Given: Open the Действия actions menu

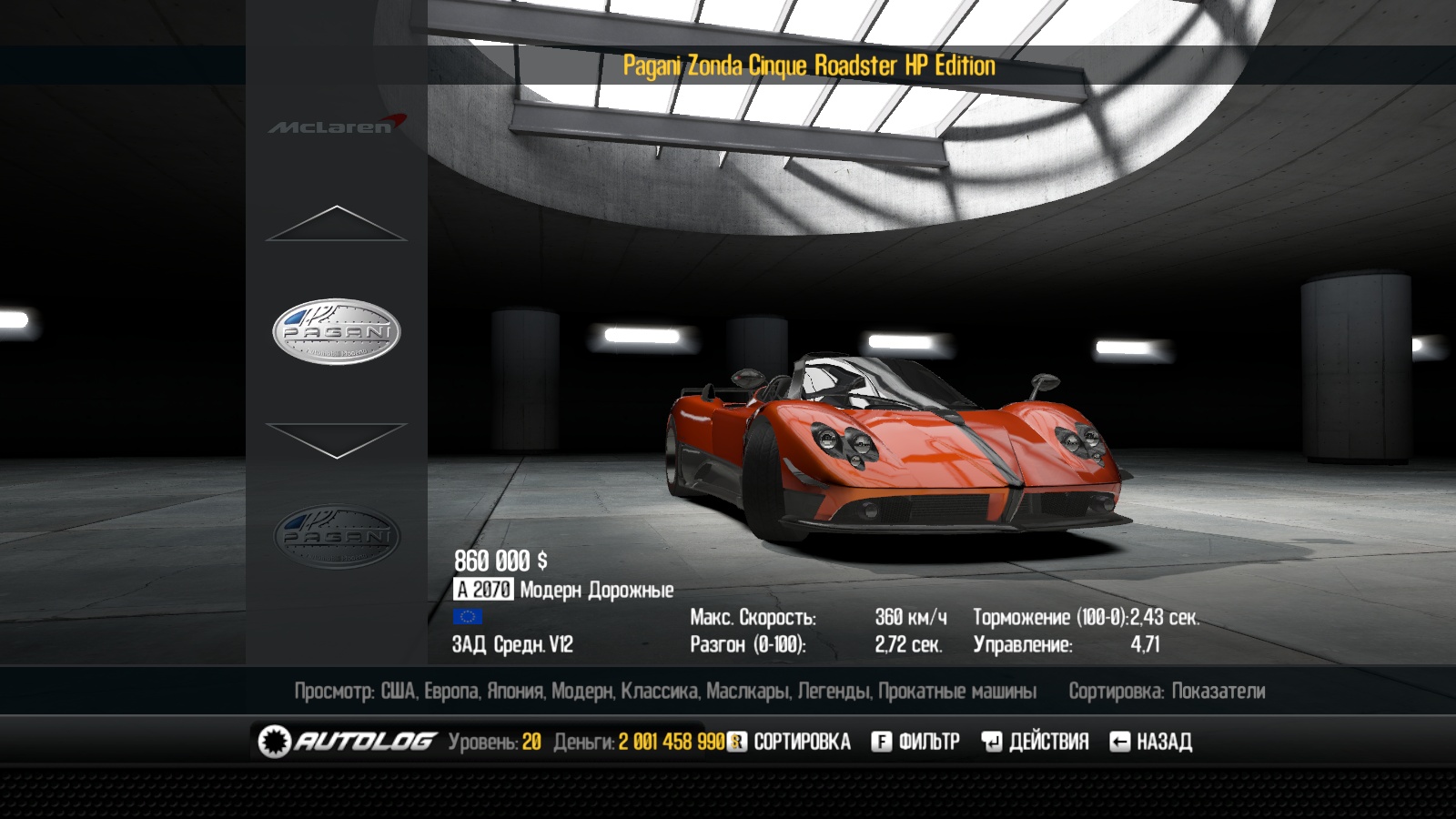Looking at the screenshot, I should pyautogui.click(x=1036, y=742).
